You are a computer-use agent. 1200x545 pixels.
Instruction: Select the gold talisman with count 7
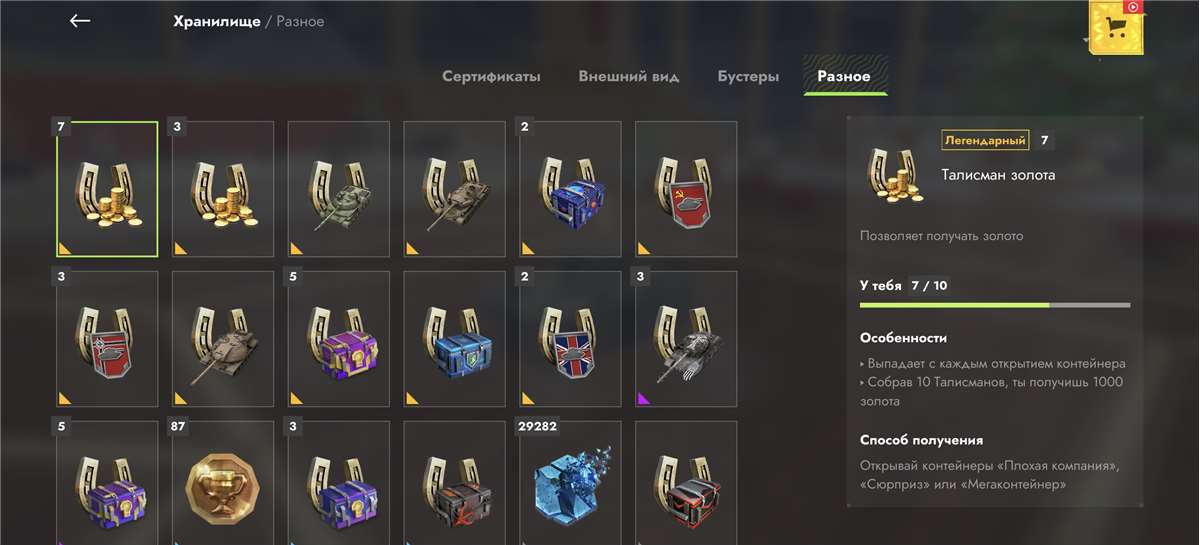point(107,189)
